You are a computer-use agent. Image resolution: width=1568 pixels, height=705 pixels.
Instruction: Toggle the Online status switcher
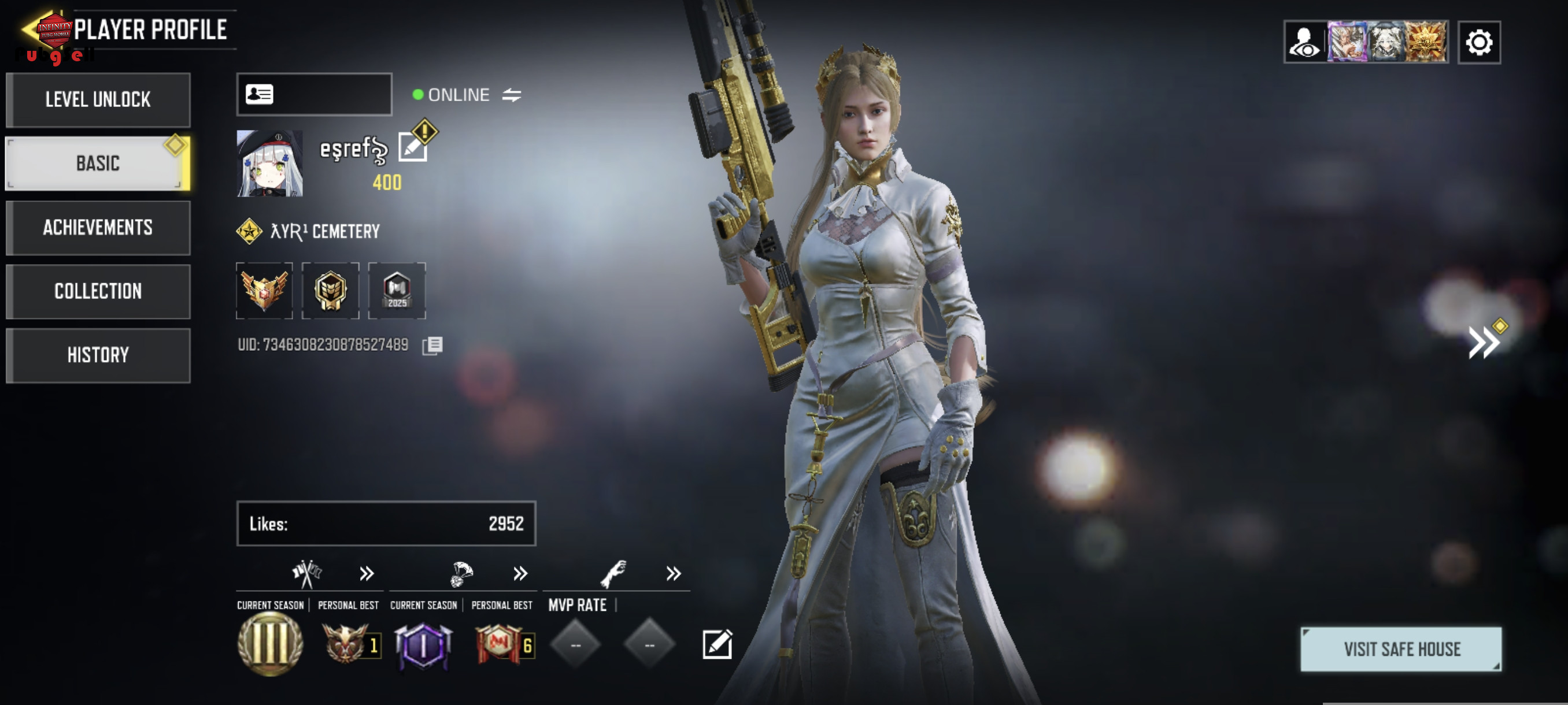click(x=511, y=95)
